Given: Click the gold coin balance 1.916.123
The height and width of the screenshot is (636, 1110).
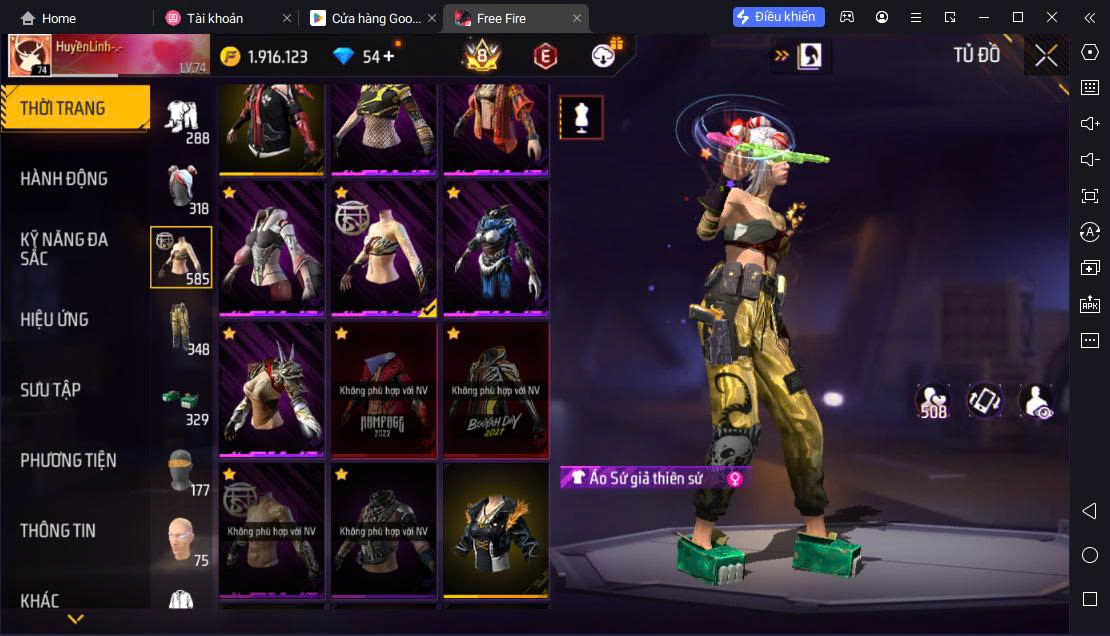Looking at the screenshot, I should pyautogui.click(x=265, y=56).
